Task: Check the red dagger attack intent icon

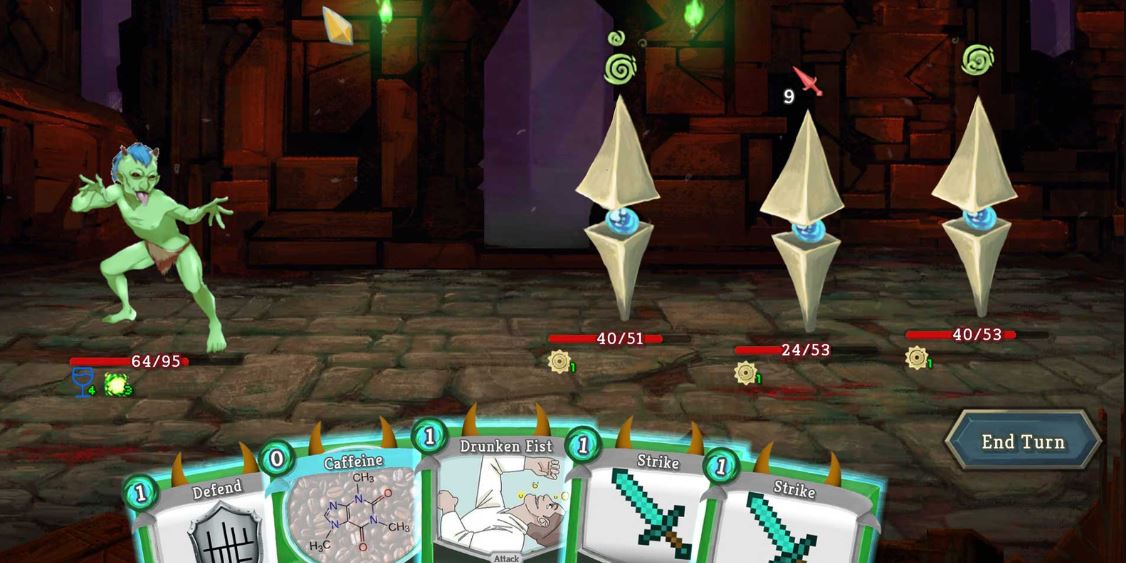Action: point(808,81)
